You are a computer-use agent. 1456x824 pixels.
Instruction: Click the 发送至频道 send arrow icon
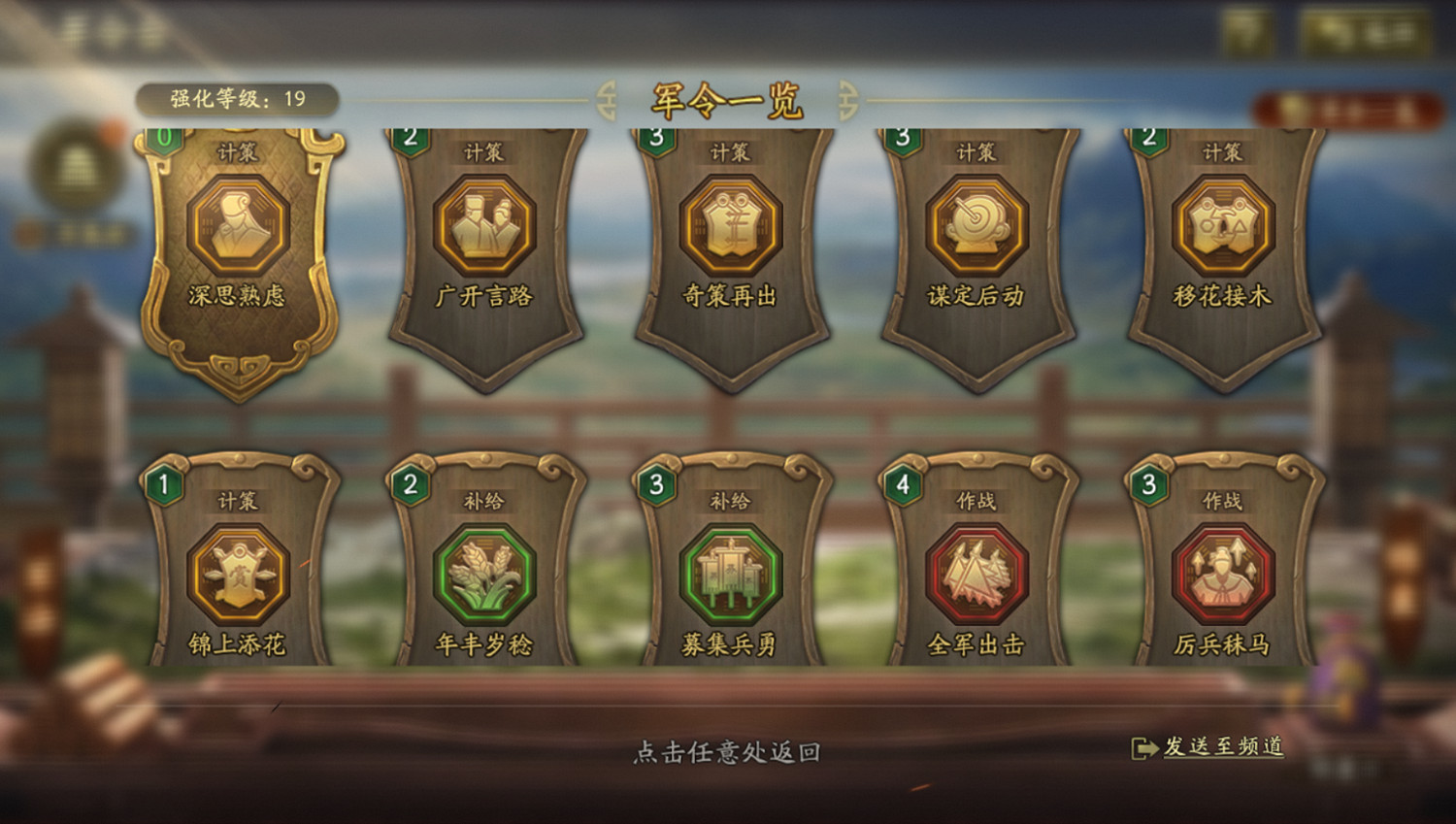1143,747
